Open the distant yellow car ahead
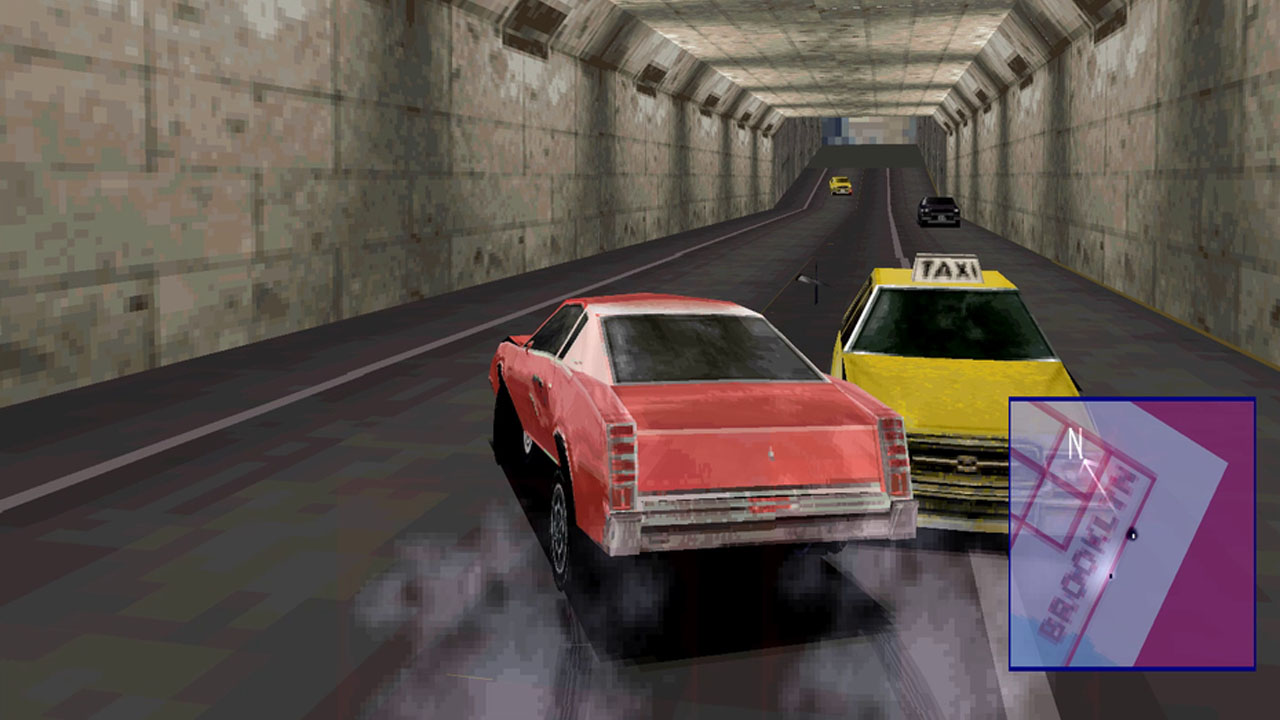The image size is (1280, 720). (x=840, y=185)
